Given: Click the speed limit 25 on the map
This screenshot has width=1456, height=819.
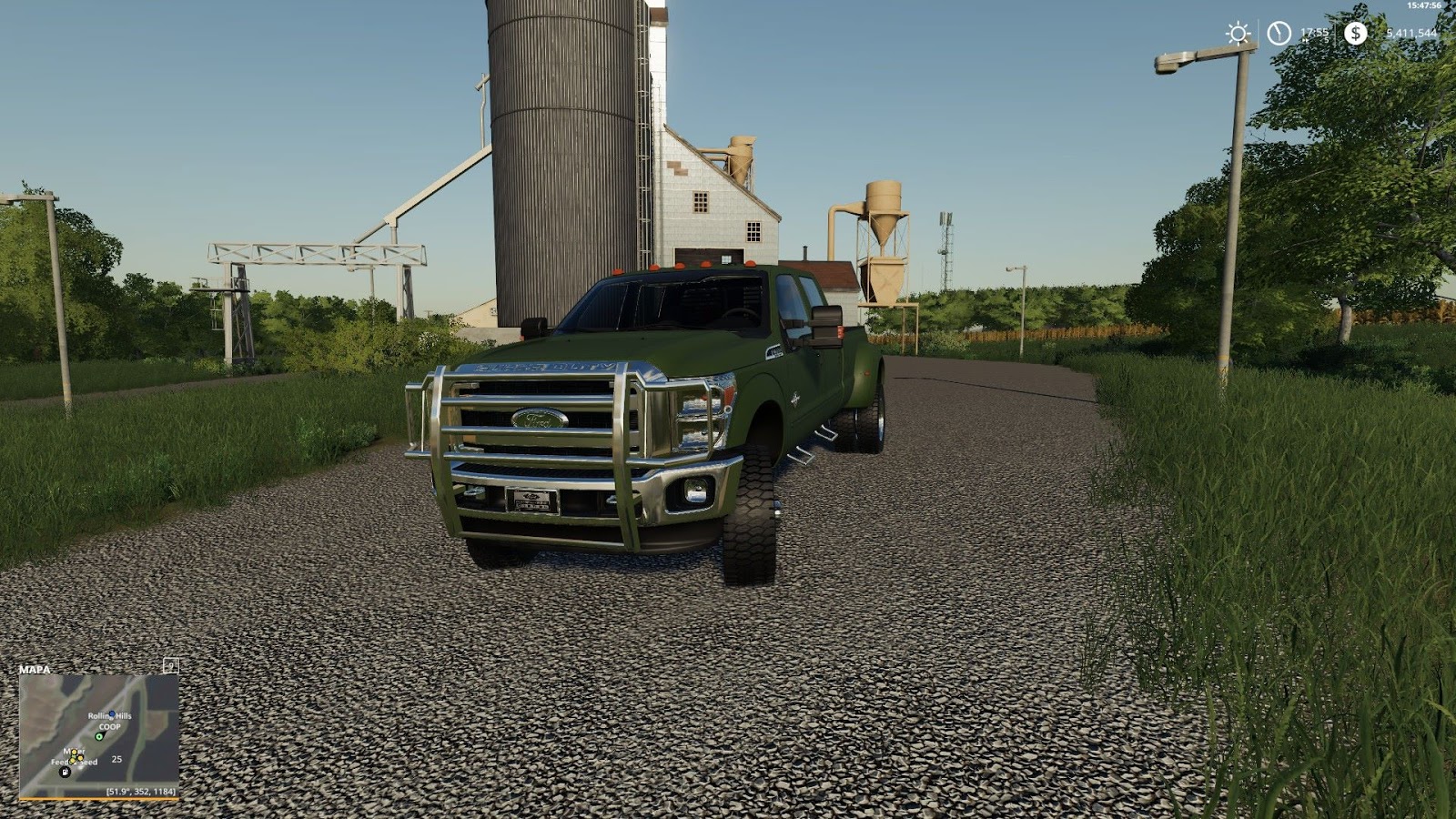Looking at the screenshot, I should pos(116,759).
